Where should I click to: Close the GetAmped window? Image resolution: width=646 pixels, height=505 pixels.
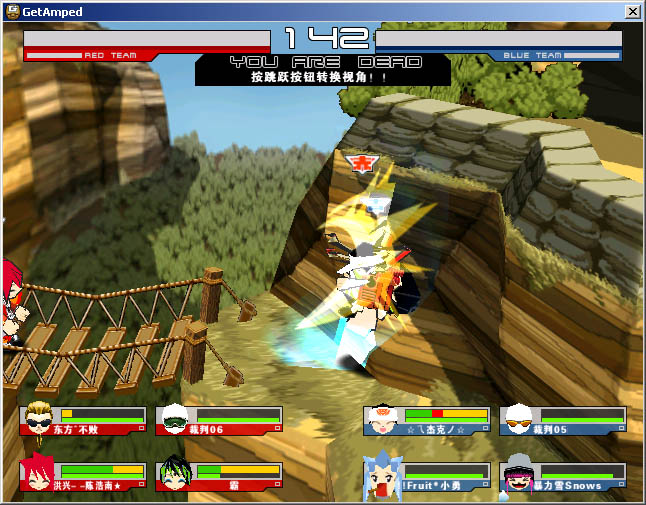click(632, 11)
